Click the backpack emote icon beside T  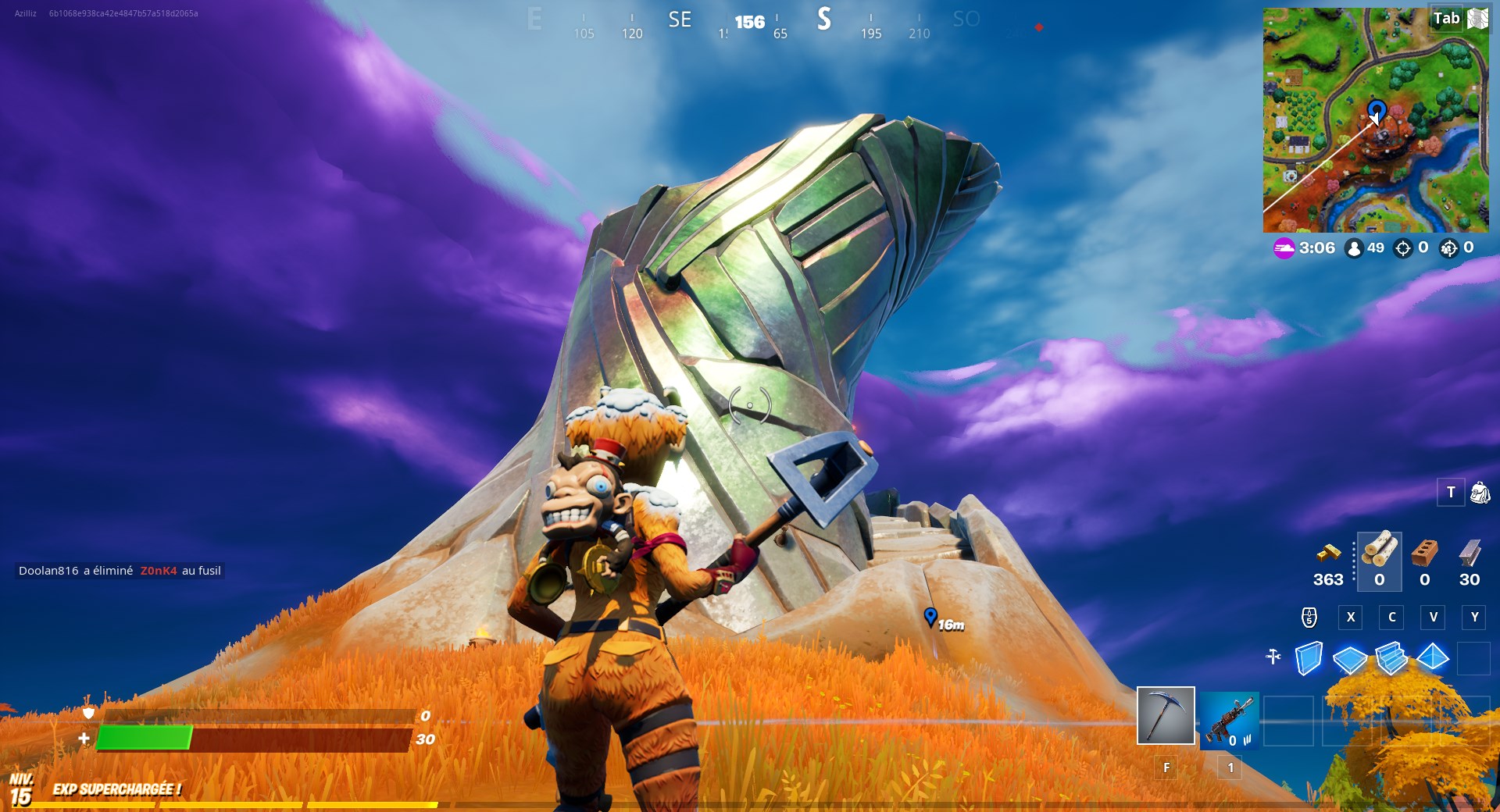point(1478,492)
